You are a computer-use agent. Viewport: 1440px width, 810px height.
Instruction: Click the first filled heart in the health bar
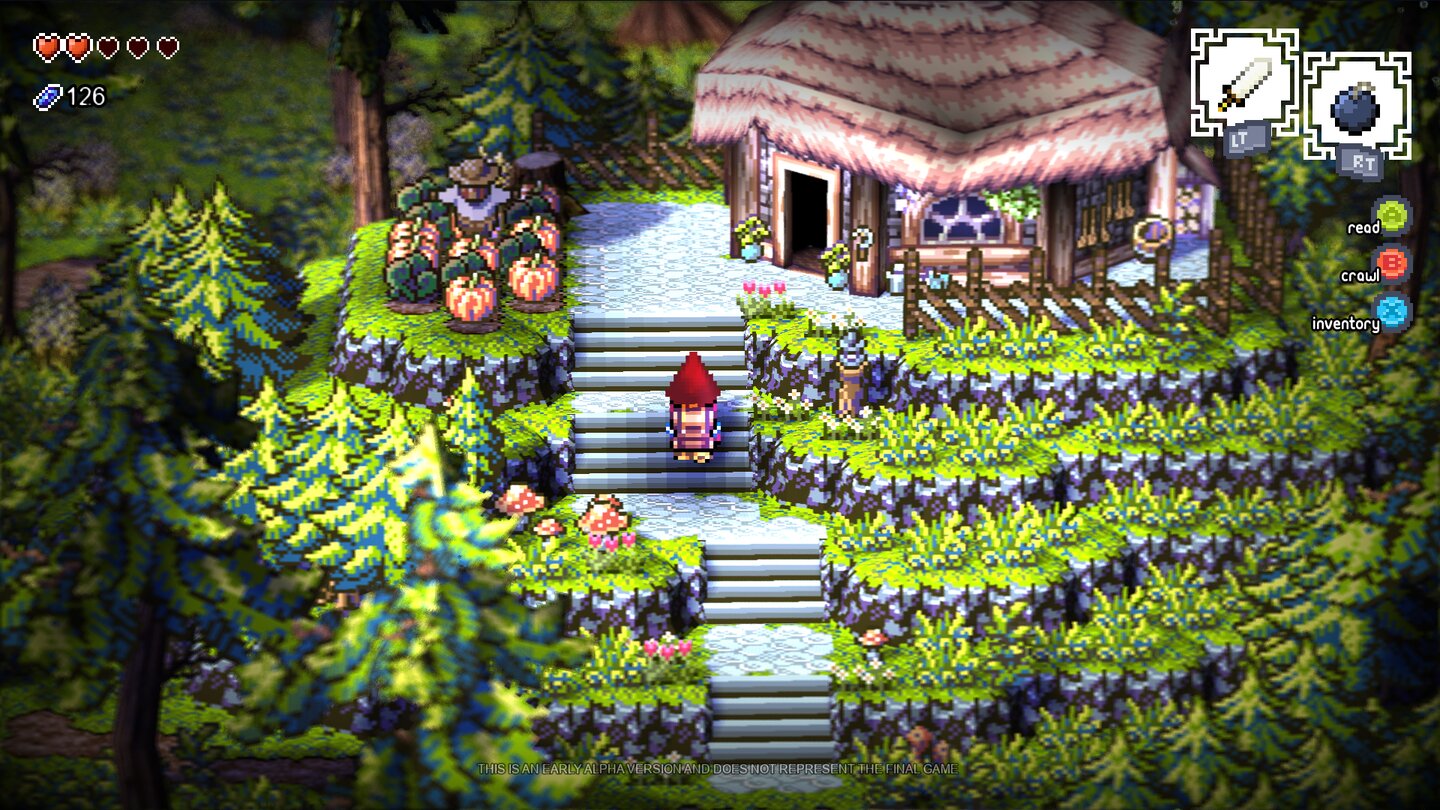(x=45, y=44)
